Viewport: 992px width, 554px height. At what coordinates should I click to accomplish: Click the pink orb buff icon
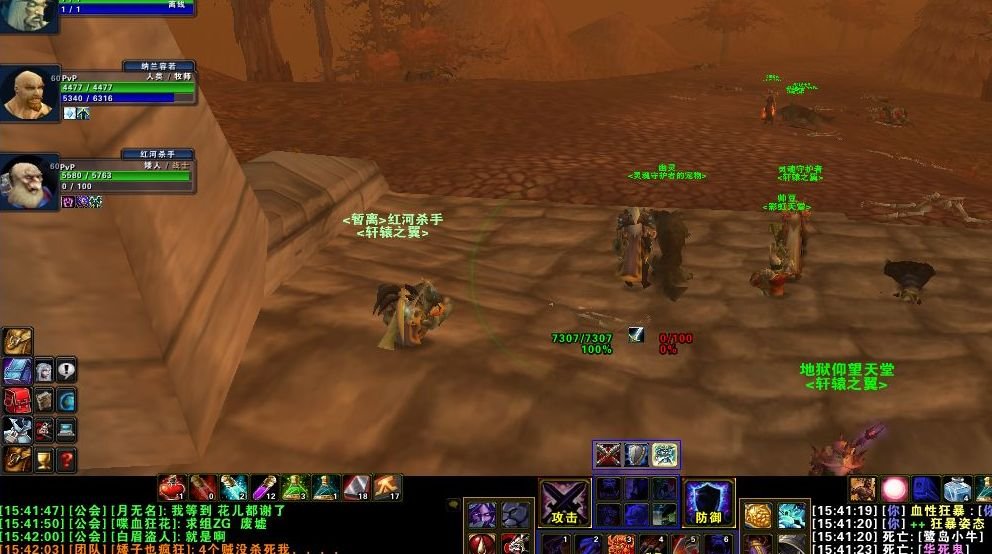click(x=894, y=489)
